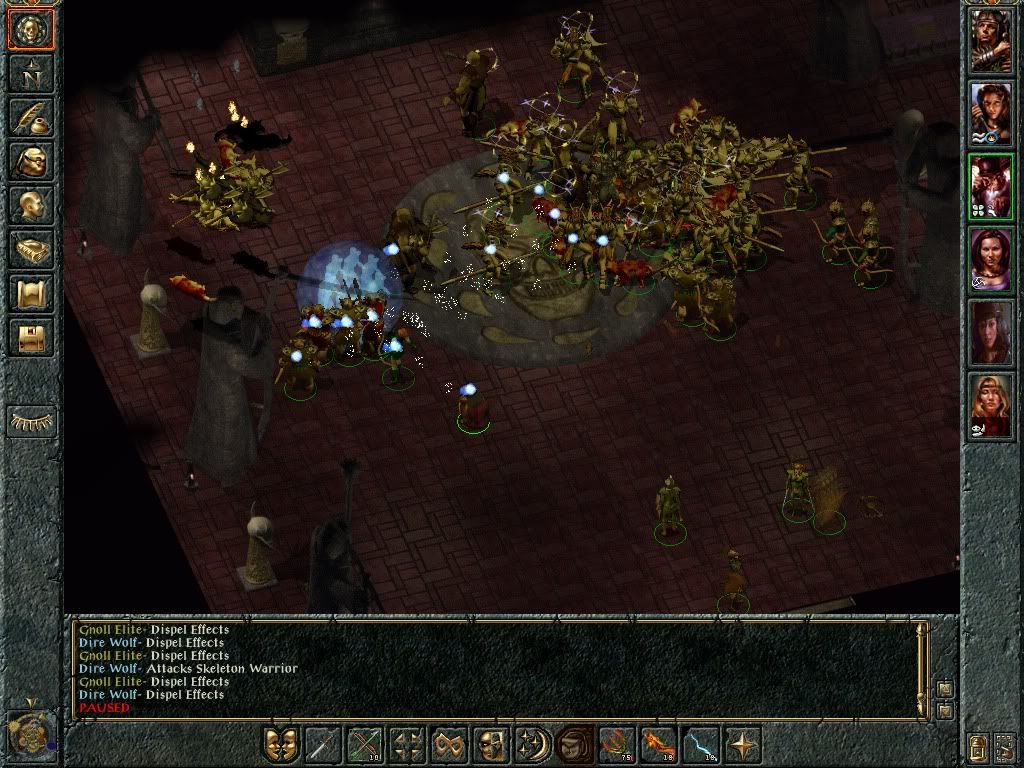Open the moon and stars spell button
Image resolution: width=1024 pixels, height=768 pixels.
tap(531, 745)
